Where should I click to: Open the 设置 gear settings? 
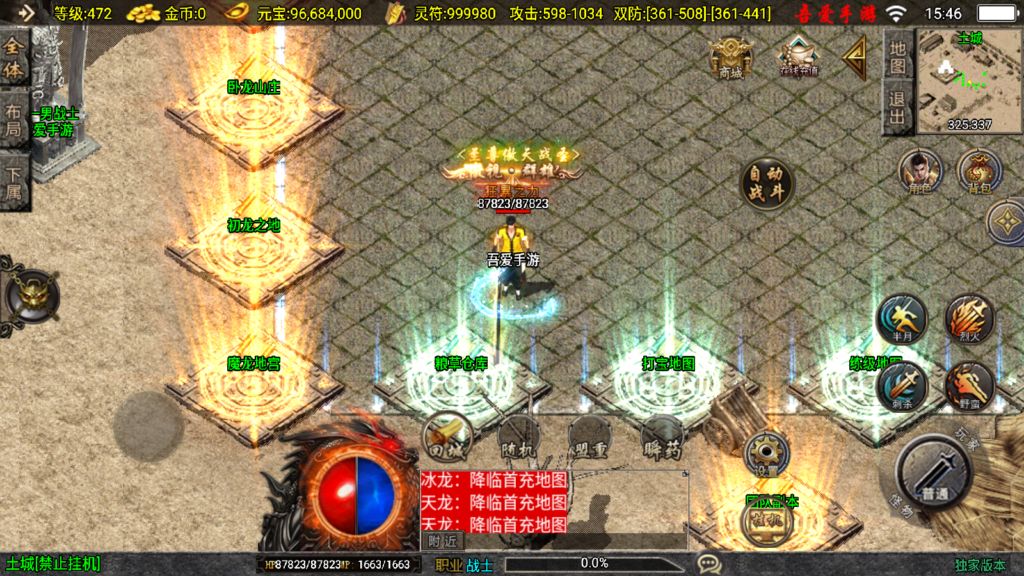[x=766, y=455]
